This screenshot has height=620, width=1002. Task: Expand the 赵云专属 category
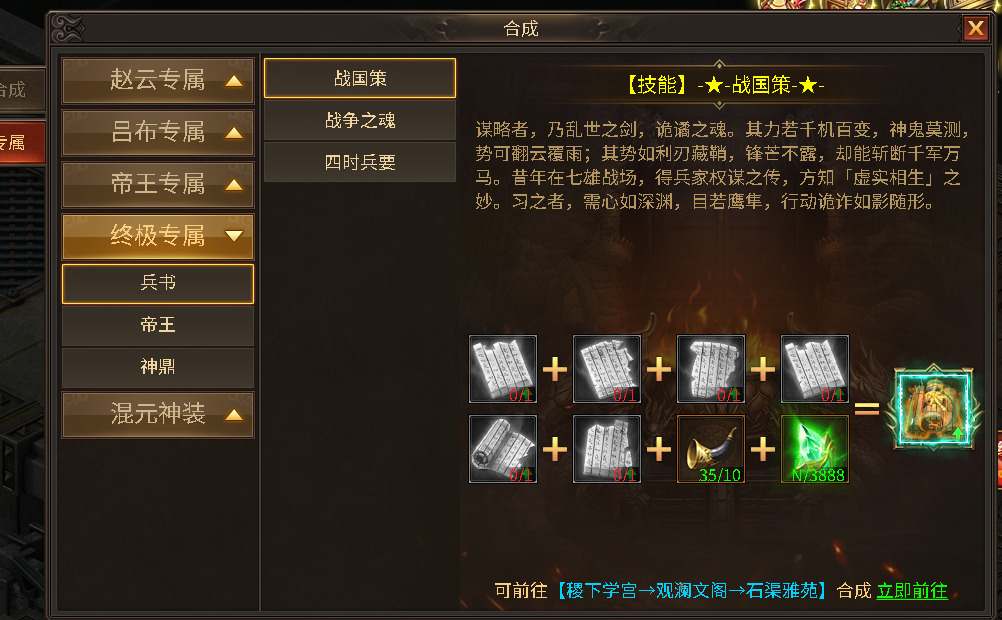click(158, 81)
